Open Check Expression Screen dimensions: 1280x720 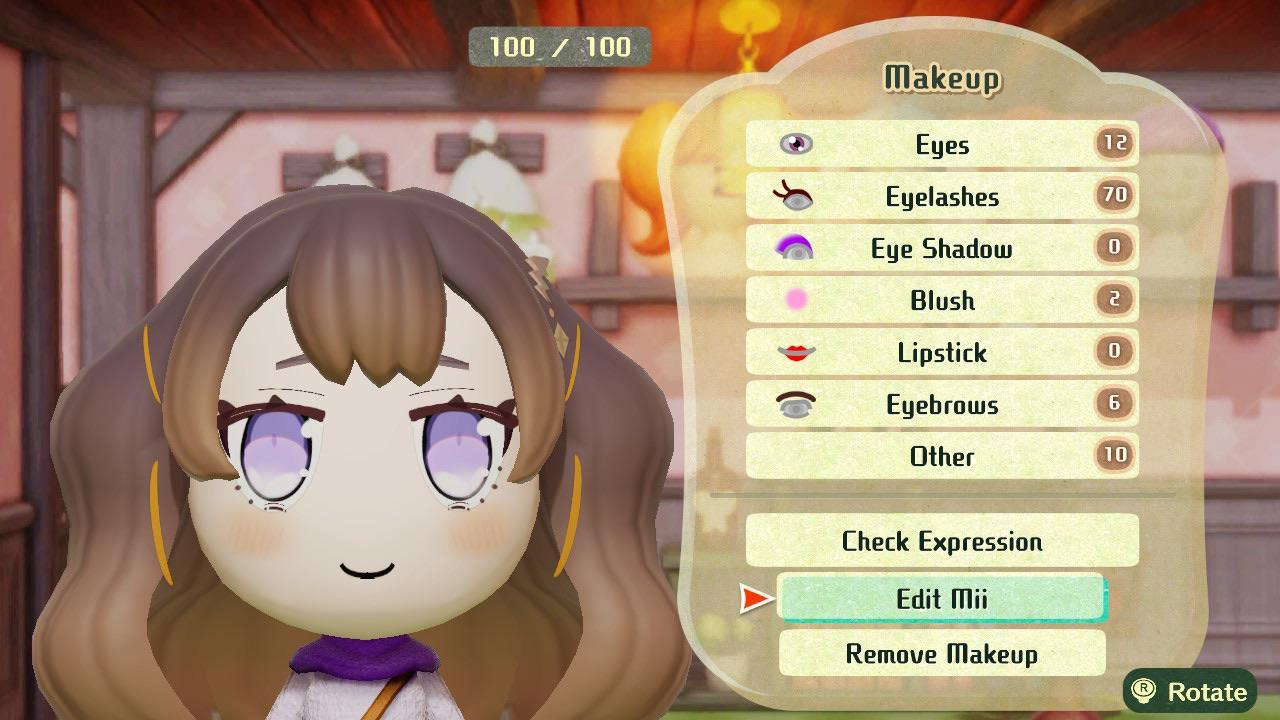940,541
